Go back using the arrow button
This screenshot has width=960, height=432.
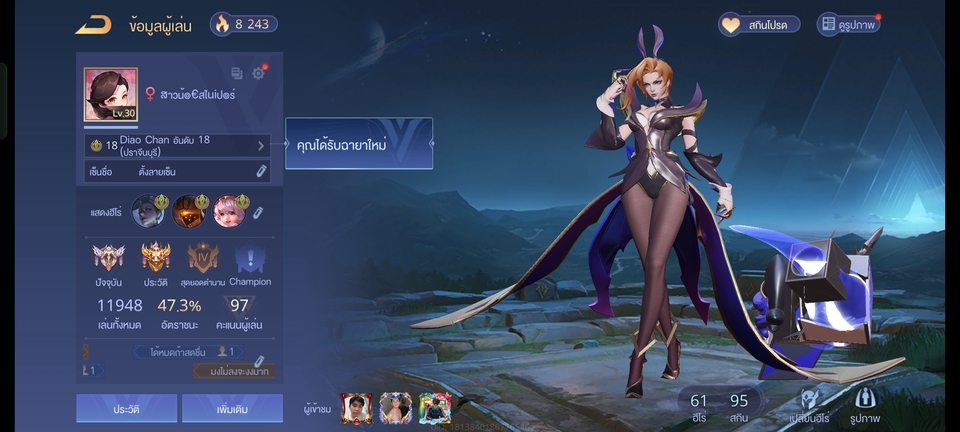point(93,24)
